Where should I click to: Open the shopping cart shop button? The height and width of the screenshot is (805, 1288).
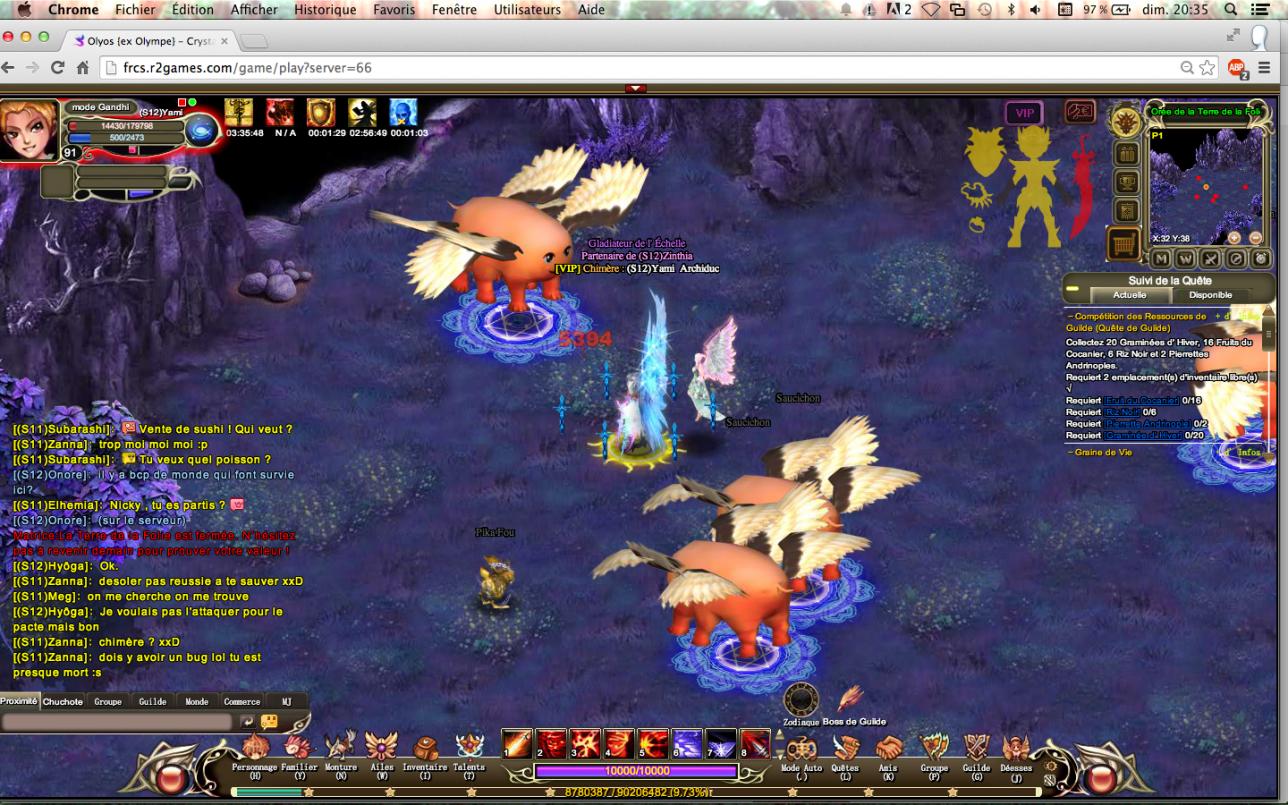tap(1126, 242)
